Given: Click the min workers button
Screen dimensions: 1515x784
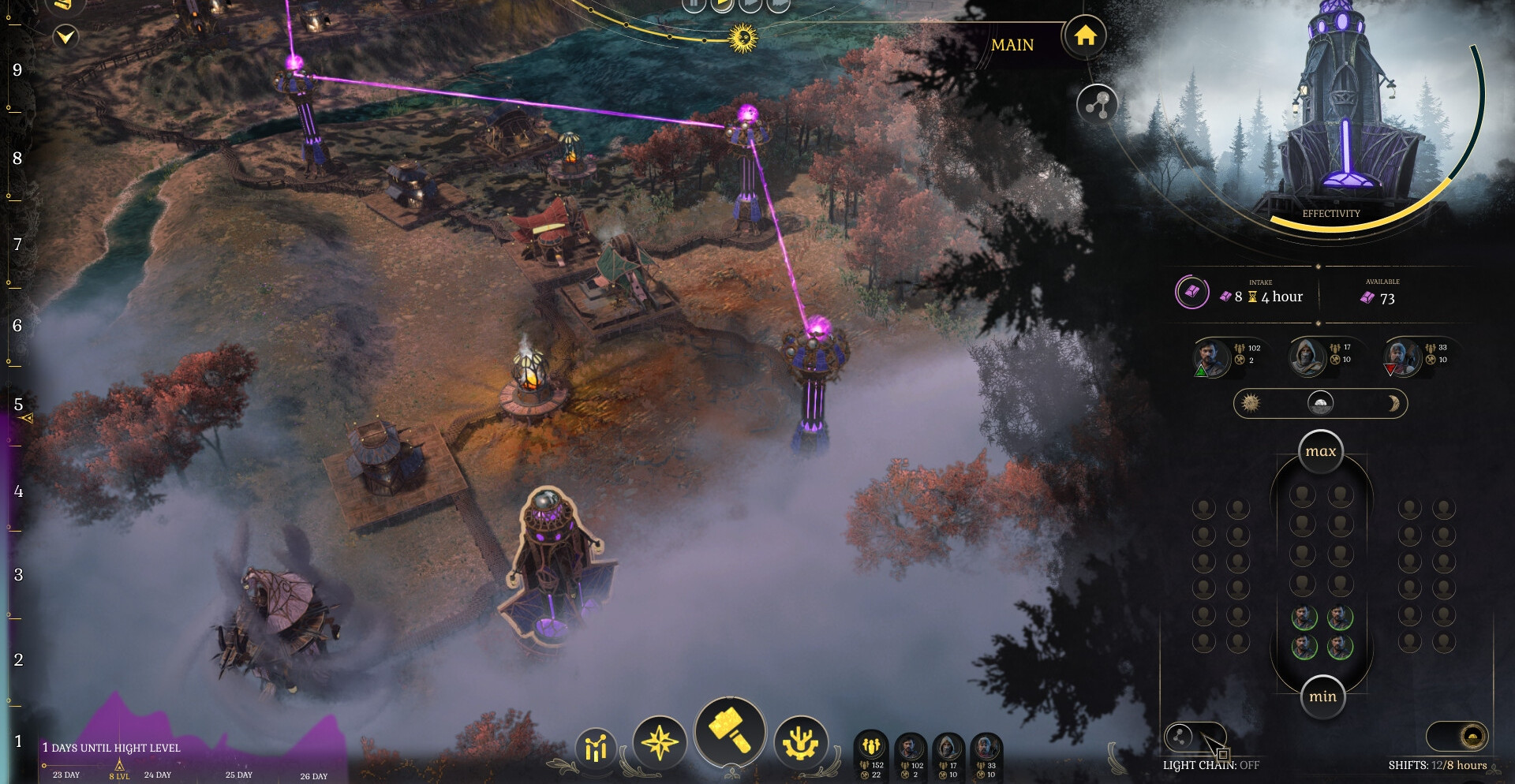Looking at the screenshot, I should pos(1322,696).
